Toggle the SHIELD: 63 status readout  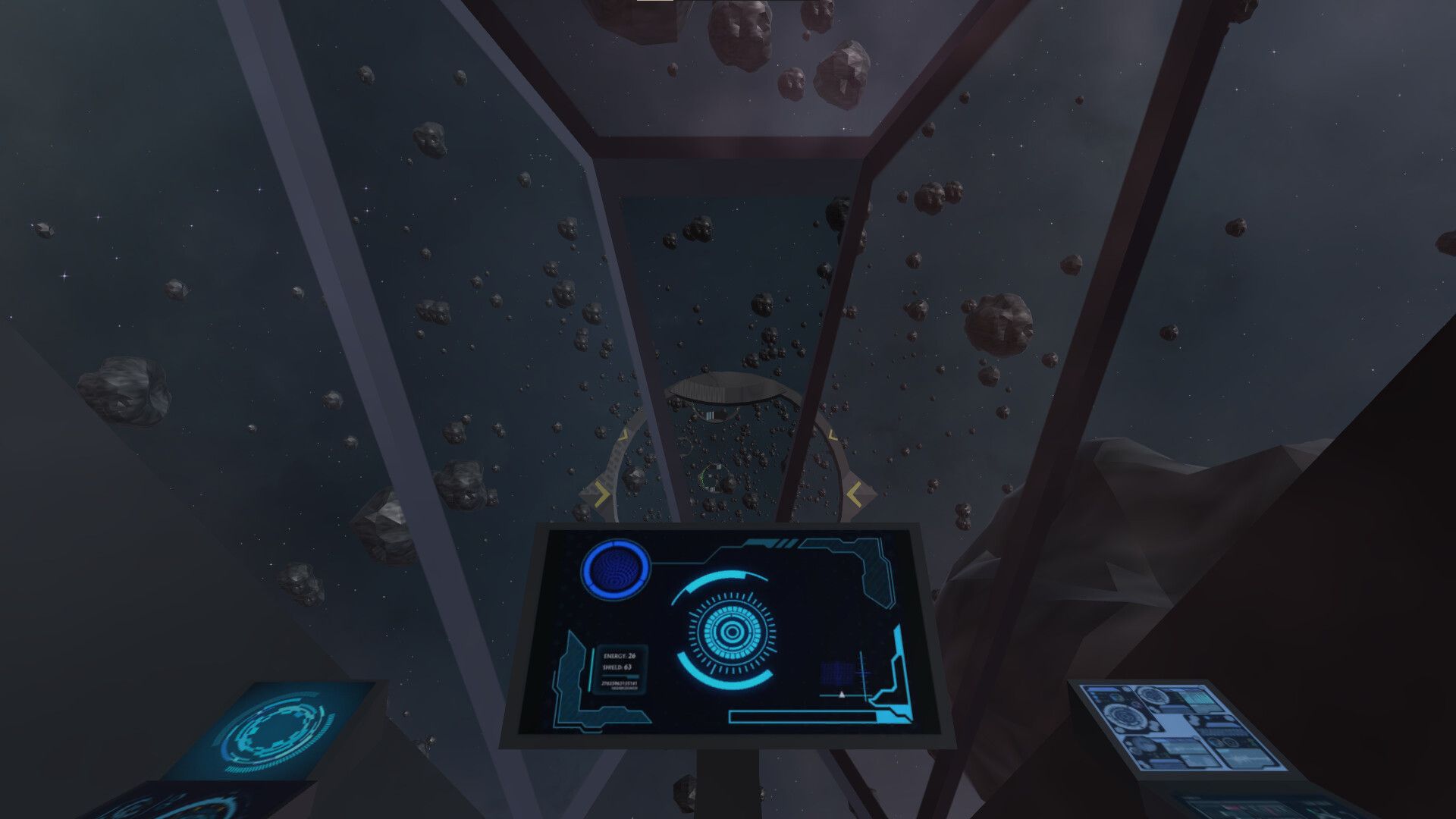[617, 668]
